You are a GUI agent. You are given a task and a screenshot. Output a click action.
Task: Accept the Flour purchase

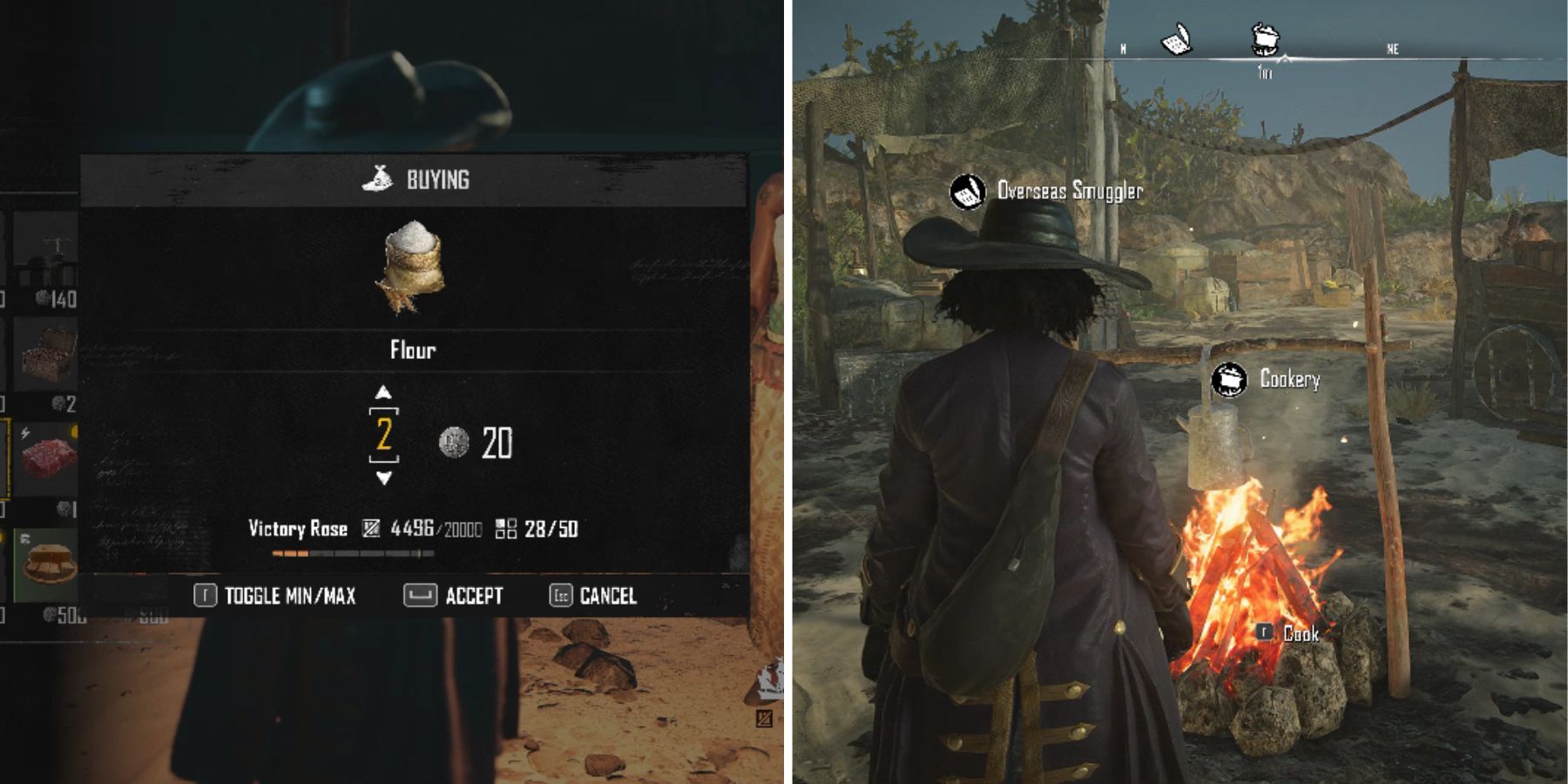point(454,596)
